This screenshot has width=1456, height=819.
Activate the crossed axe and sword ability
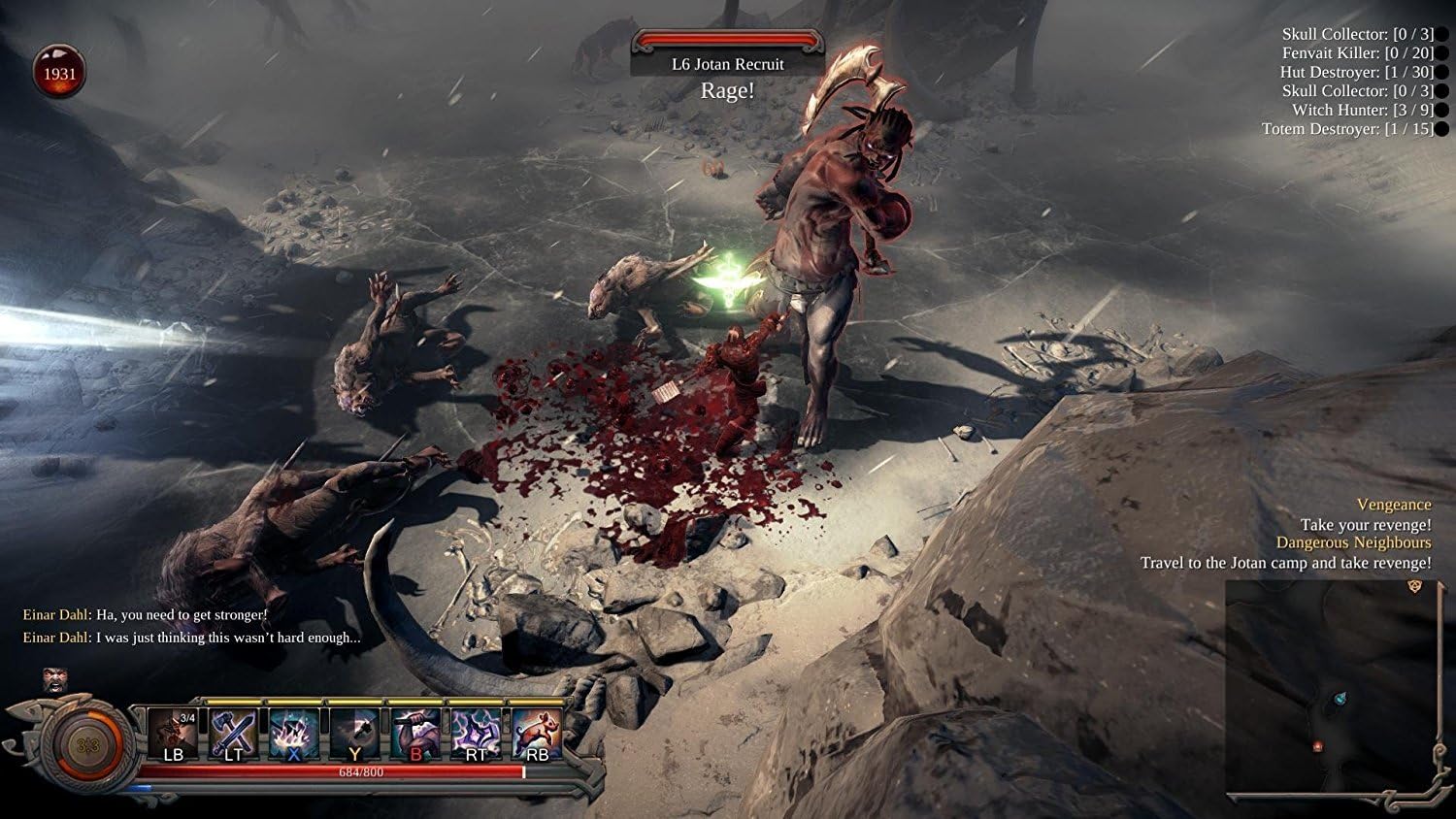233,735
